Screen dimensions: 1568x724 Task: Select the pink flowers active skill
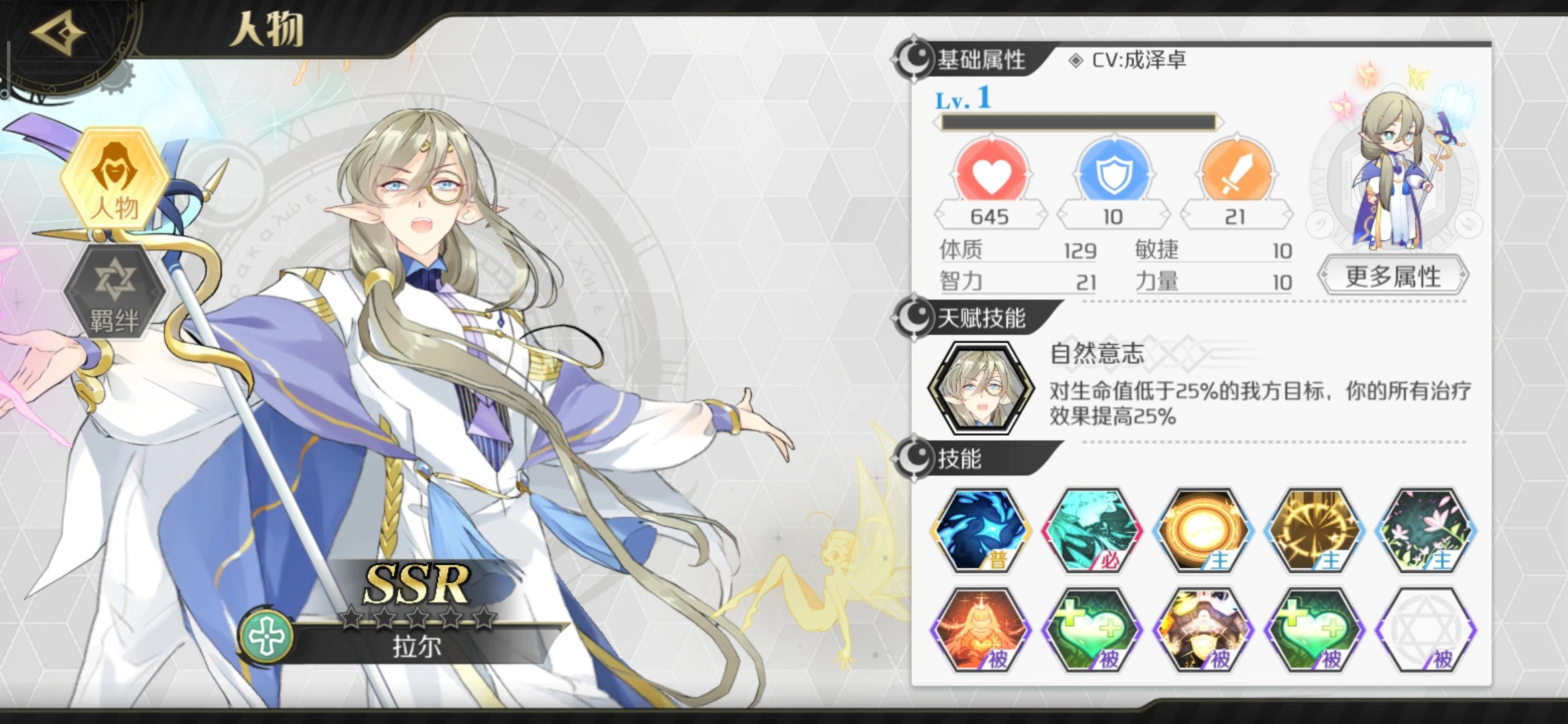click(1426, 530)
